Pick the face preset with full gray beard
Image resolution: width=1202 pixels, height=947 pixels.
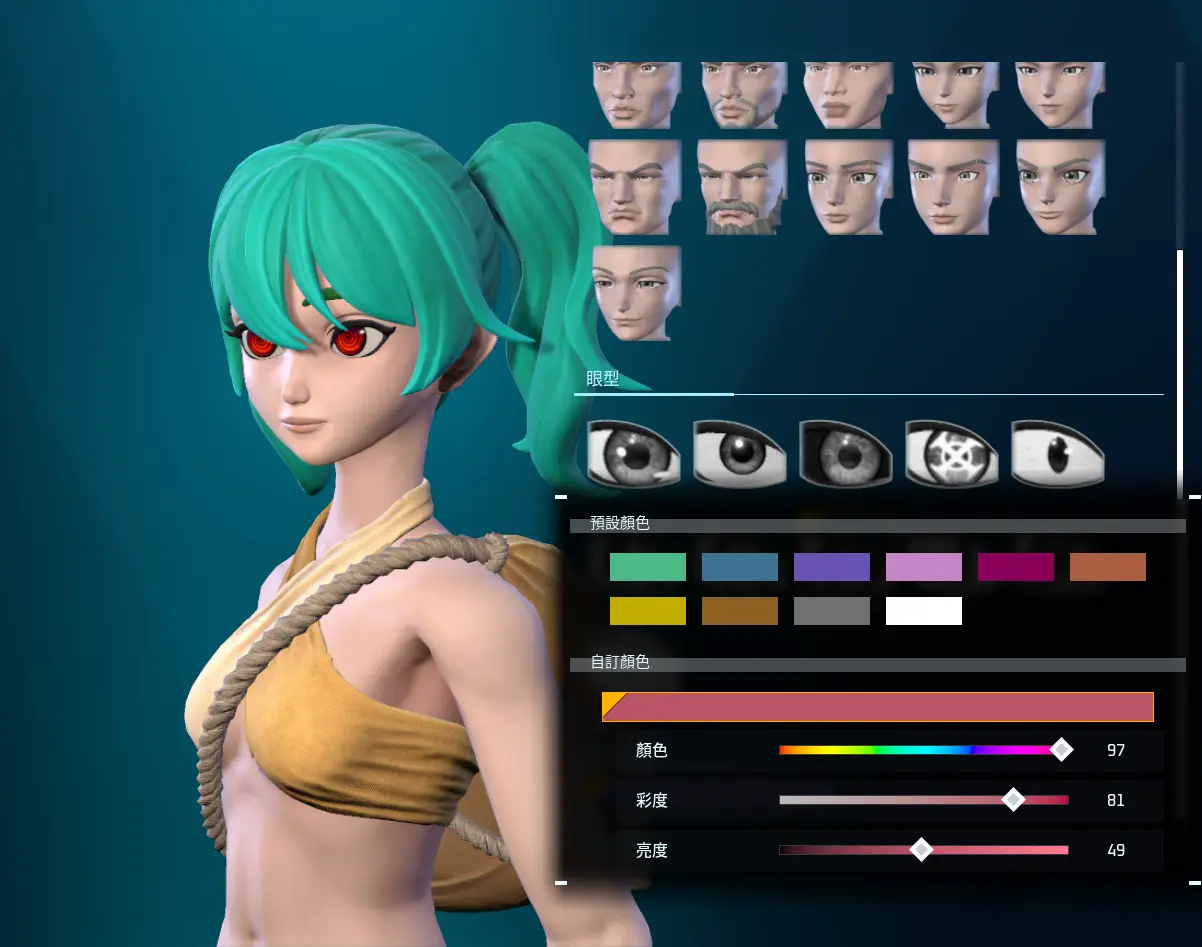point(742,187)
